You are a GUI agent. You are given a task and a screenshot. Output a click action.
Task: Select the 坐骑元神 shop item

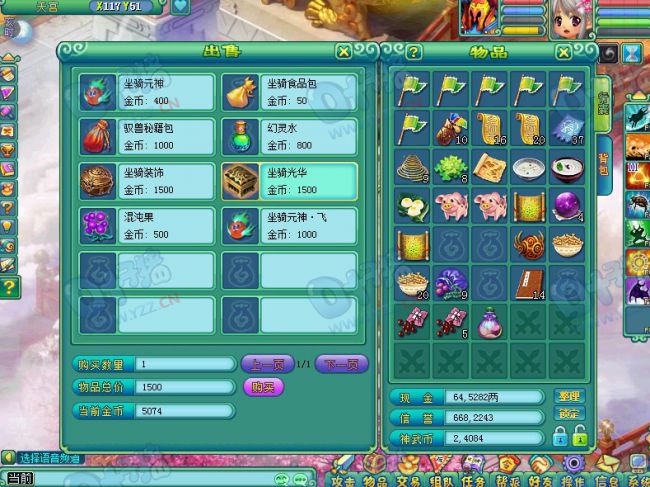[x=147, y=92]
